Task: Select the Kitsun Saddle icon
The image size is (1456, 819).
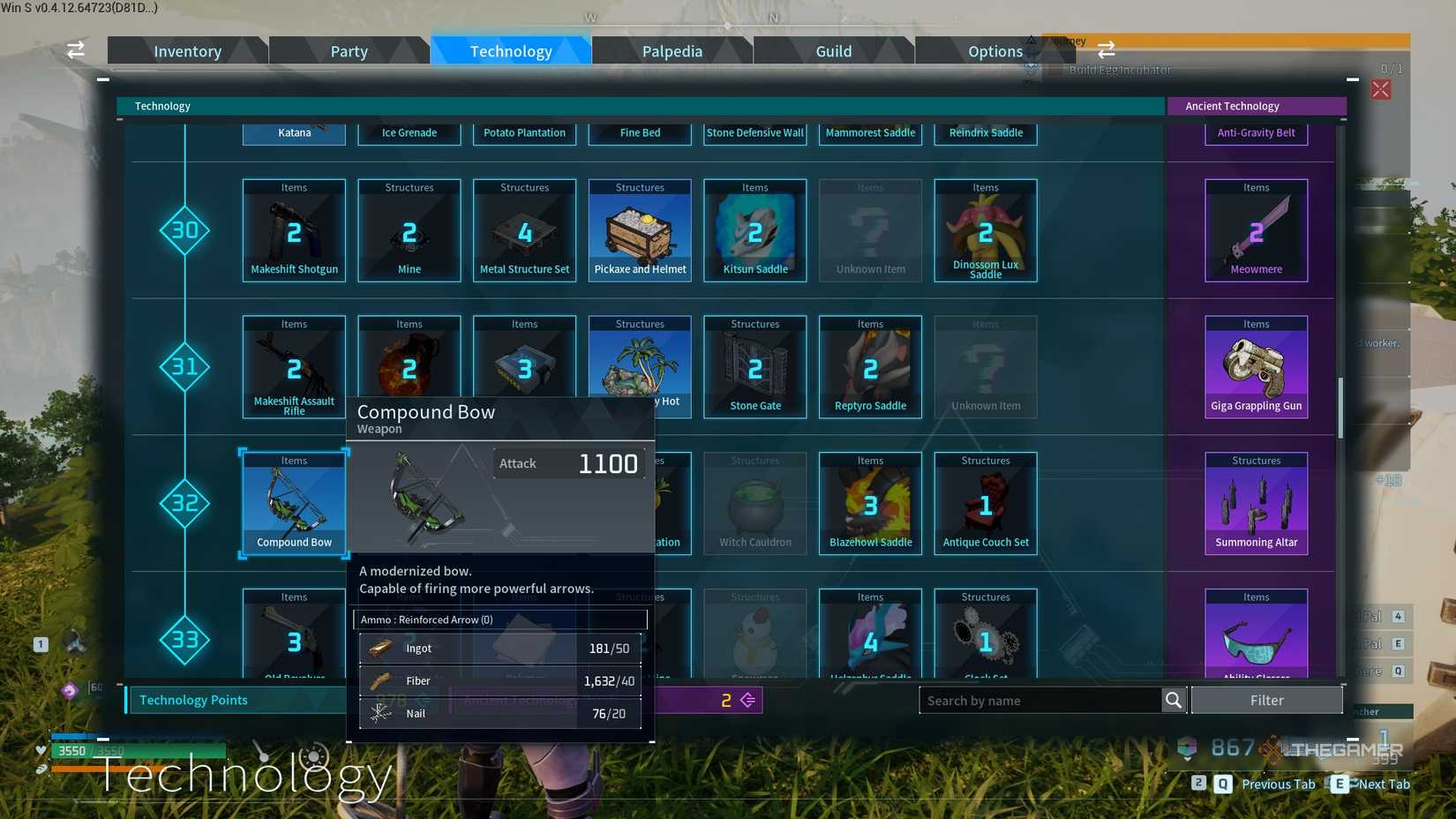Action: [x=754, y=229]
